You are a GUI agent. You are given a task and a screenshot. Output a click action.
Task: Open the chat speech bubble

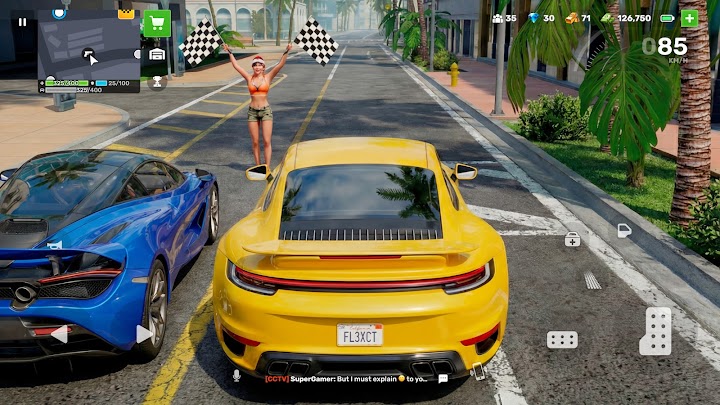click(x=443, y=379)
